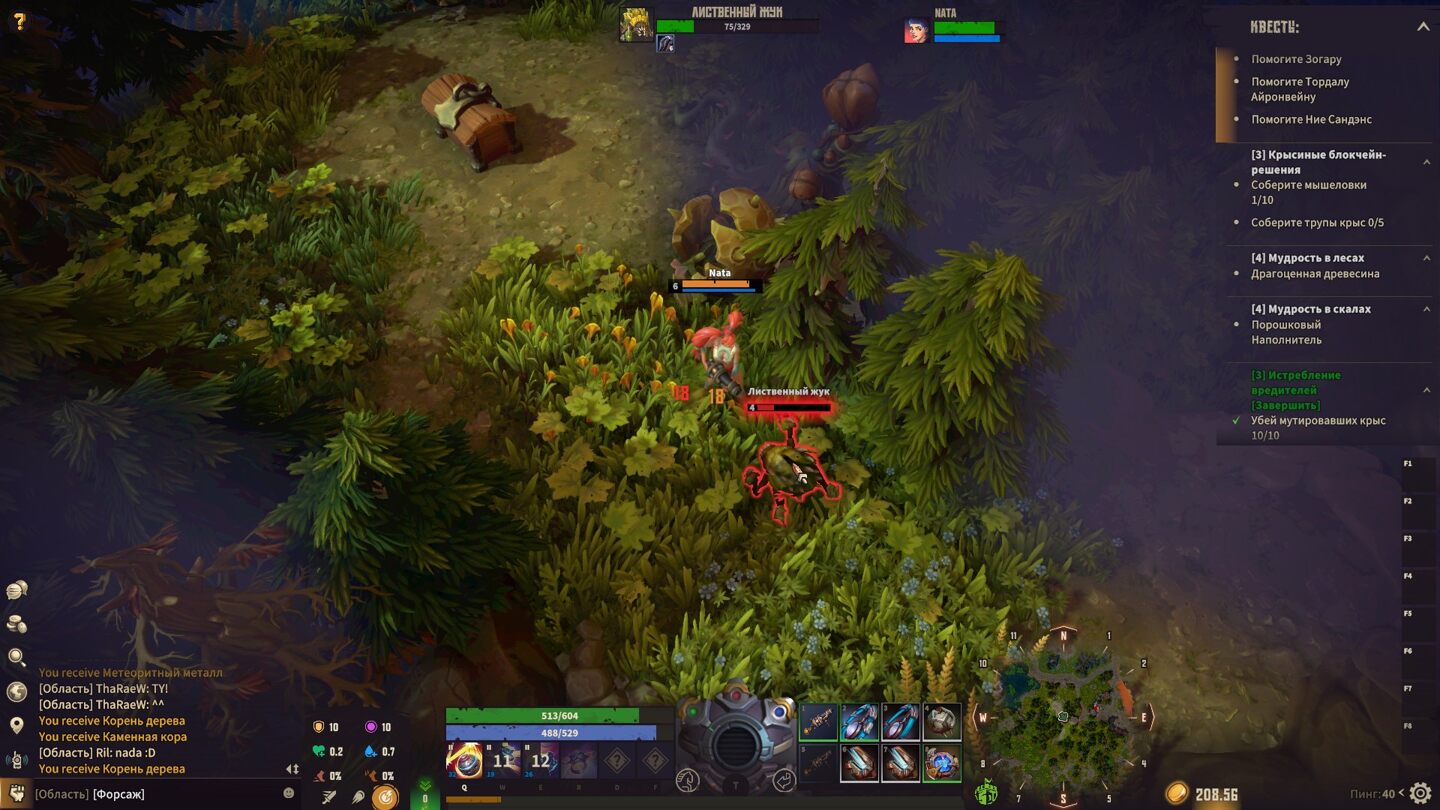
Task: Open the question mark help button
Action: tap(18, 21)
